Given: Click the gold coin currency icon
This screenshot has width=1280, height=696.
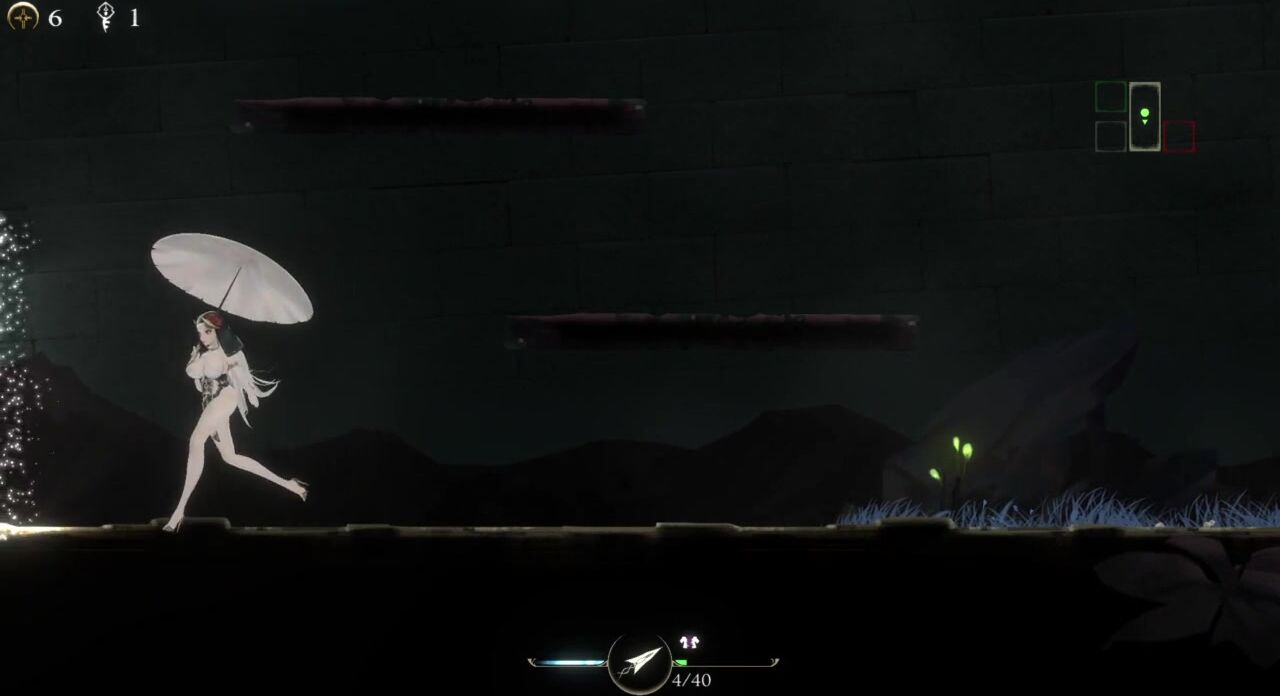Looking at the screenshot, I should (x=23, y=17).
